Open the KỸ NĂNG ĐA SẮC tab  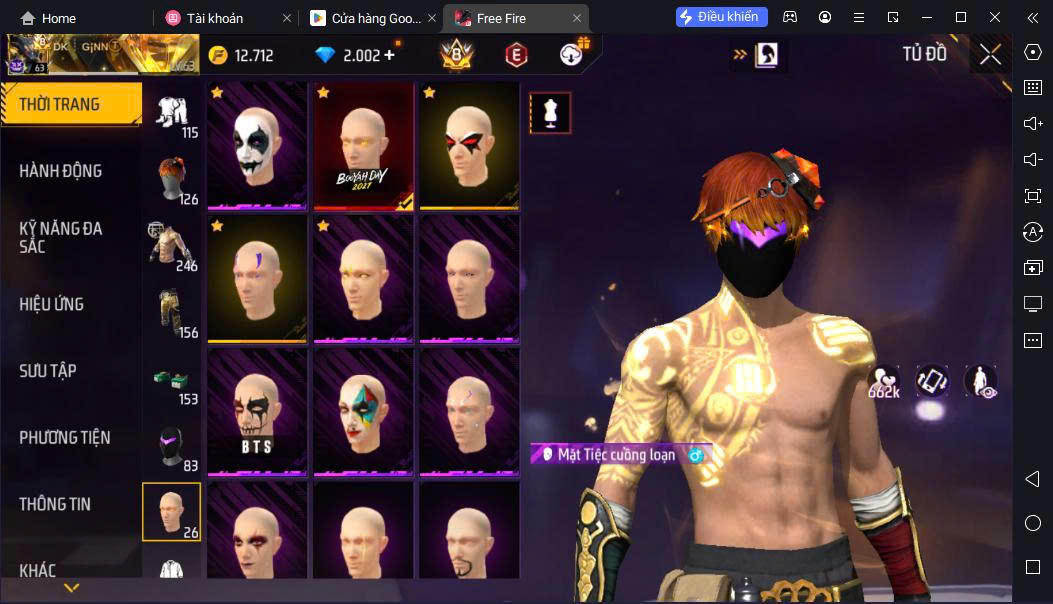coord(61,237)
